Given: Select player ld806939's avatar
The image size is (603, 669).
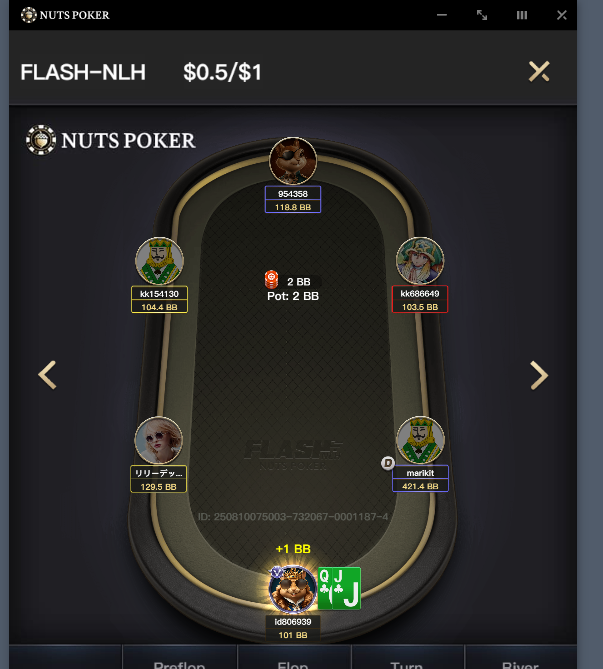Looking at the screenshot, I should 293,589.
